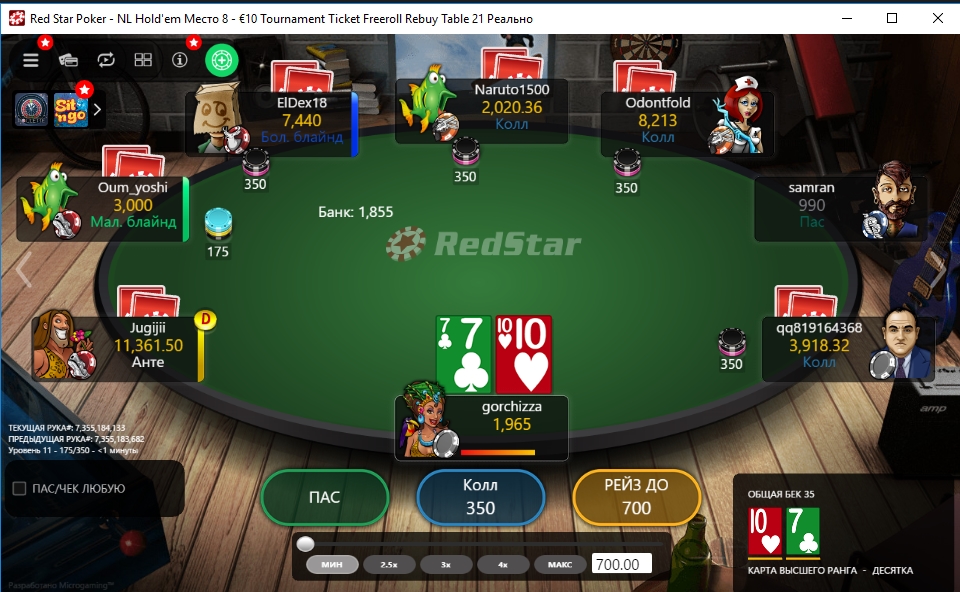Choose the 4x raise preset
Image resolution: width=960 pixels, height=592 pixels.
pyautogui.click(x=503, y=565)
